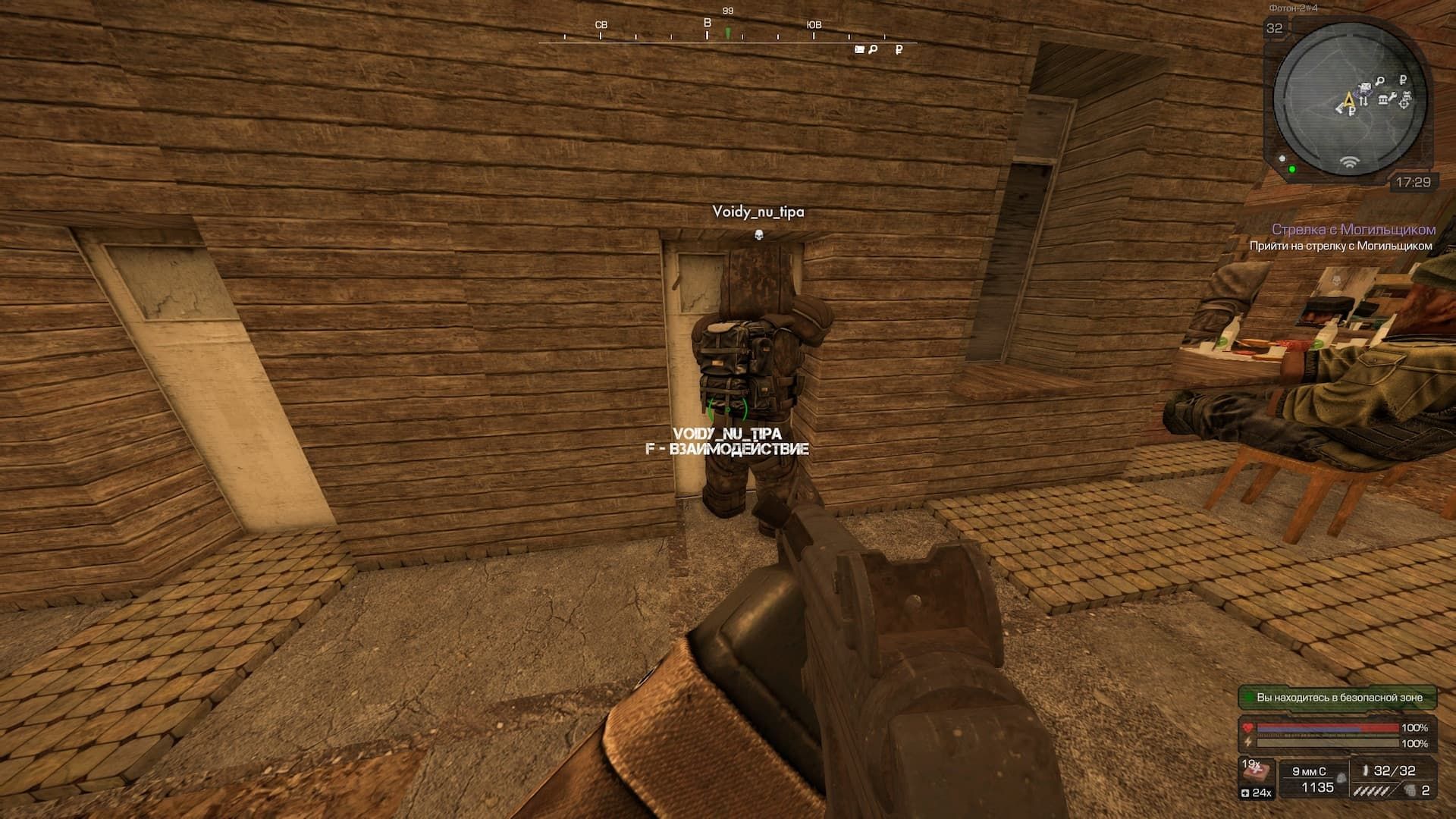Toggle the skull marker above Voidy_nu_tipa
This screenshot has width=1456, height=819.
click(x=761, y=236)
